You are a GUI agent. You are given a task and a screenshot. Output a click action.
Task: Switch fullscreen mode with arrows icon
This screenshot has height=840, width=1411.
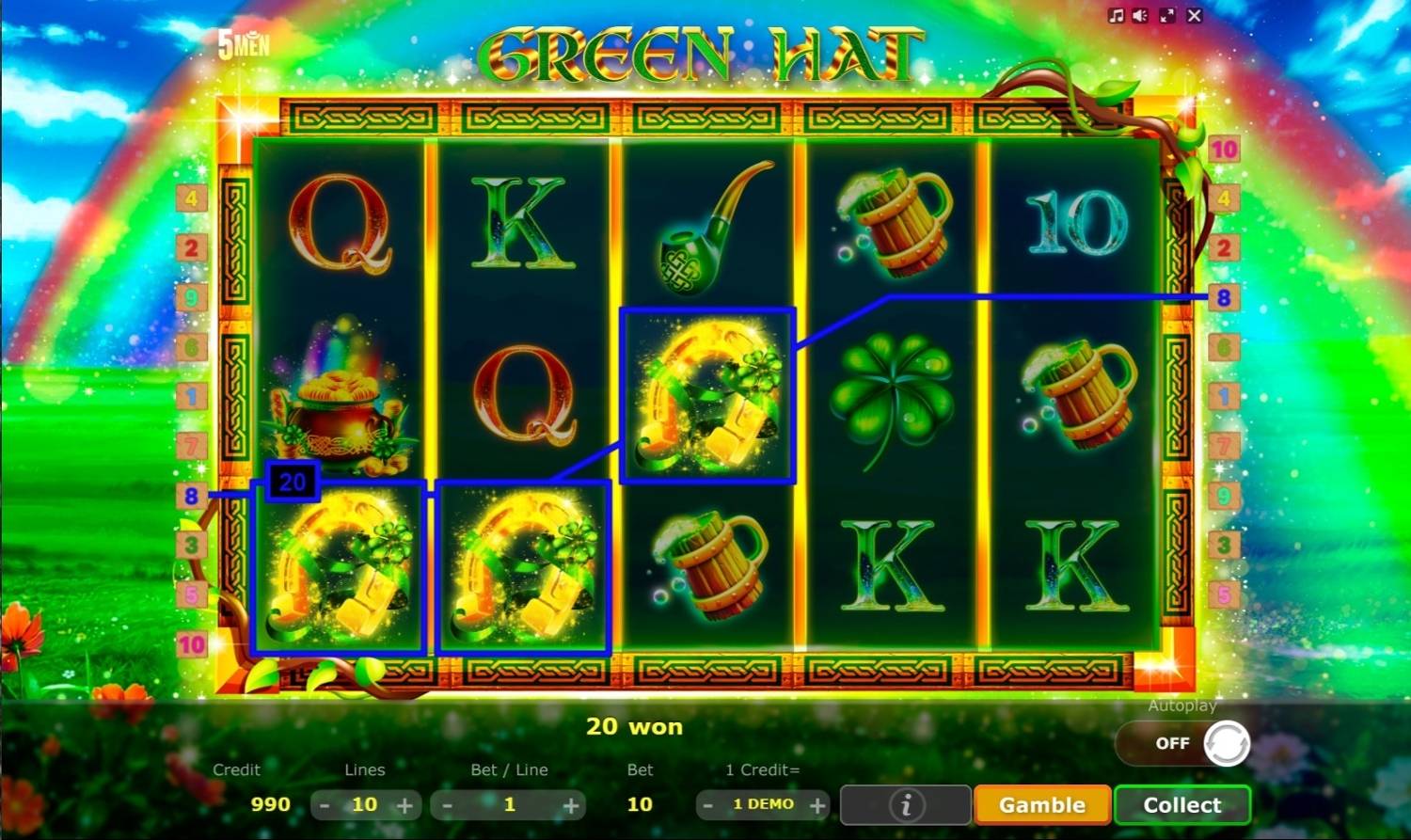click(1167, 16)
